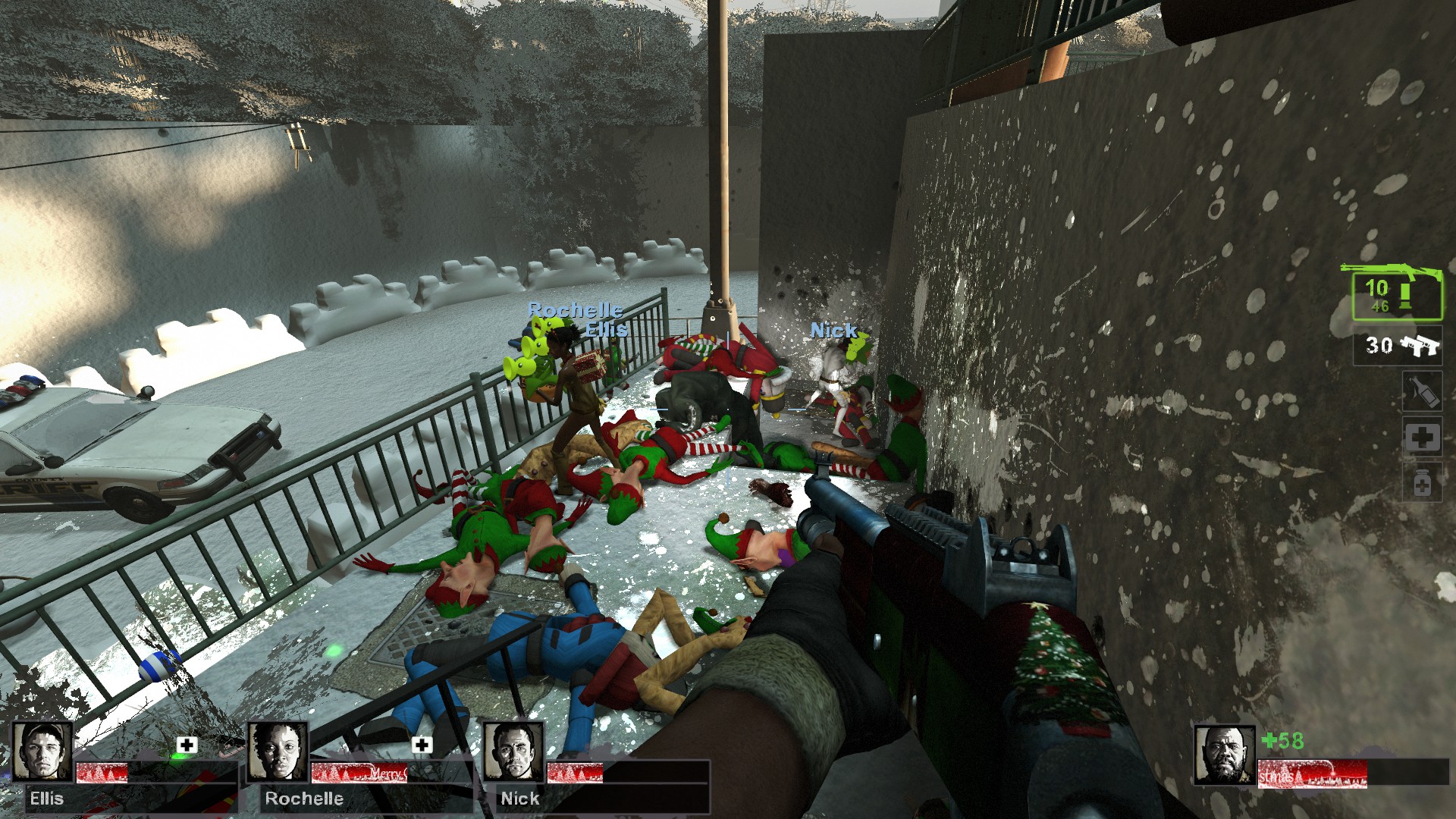Select the molotov throwable slot
This screenshot has width=1456, height=819.
[x=1422, y=391]
